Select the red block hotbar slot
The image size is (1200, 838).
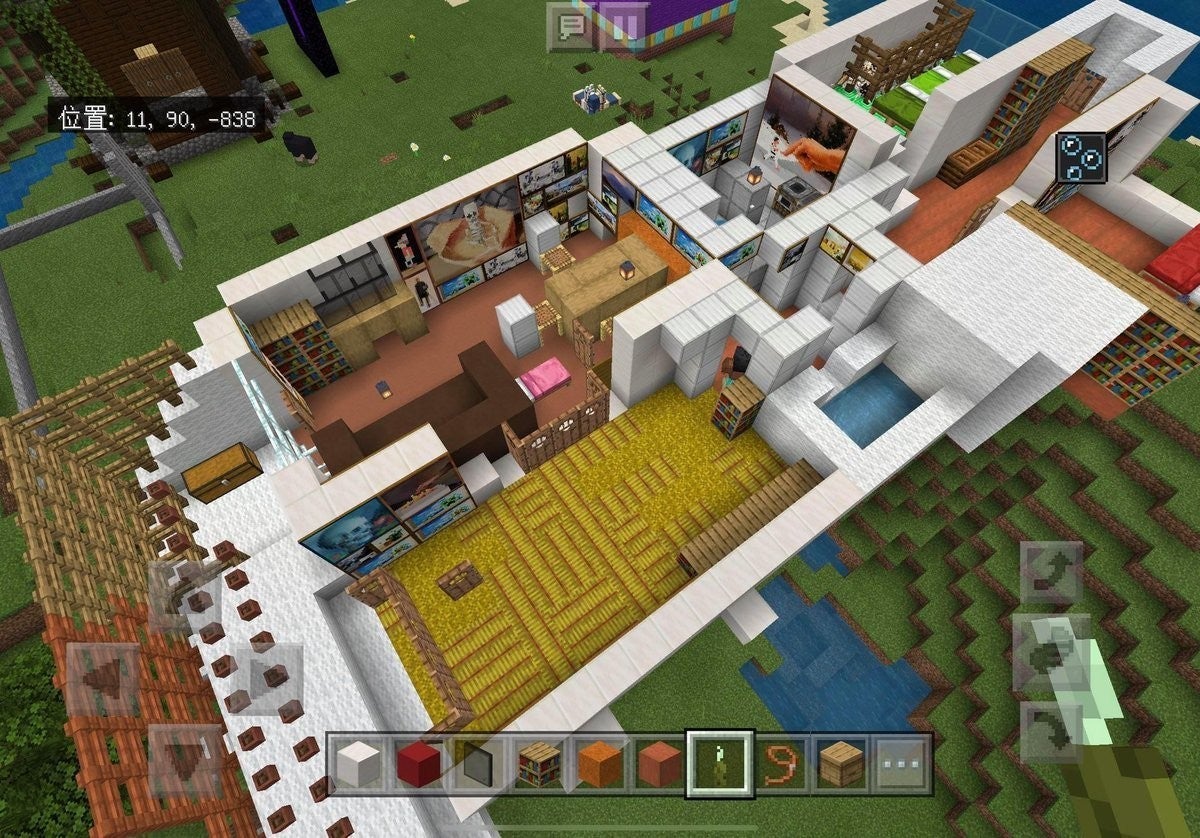point(418,765)
